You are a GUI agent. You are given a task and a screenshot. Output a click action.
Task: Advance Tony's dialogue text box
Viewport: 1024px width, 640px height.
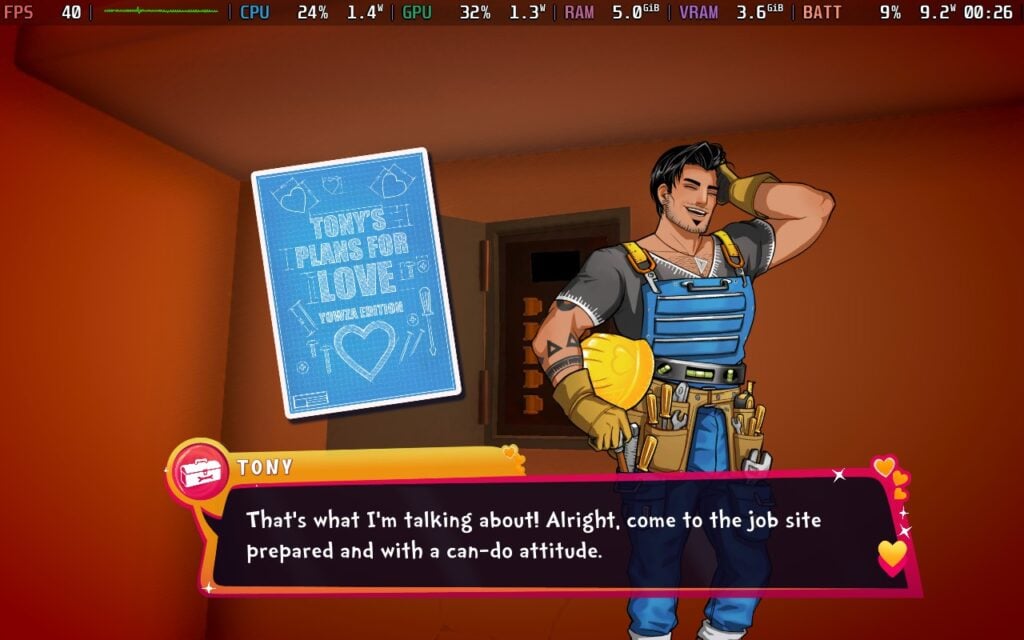point(540,536)
